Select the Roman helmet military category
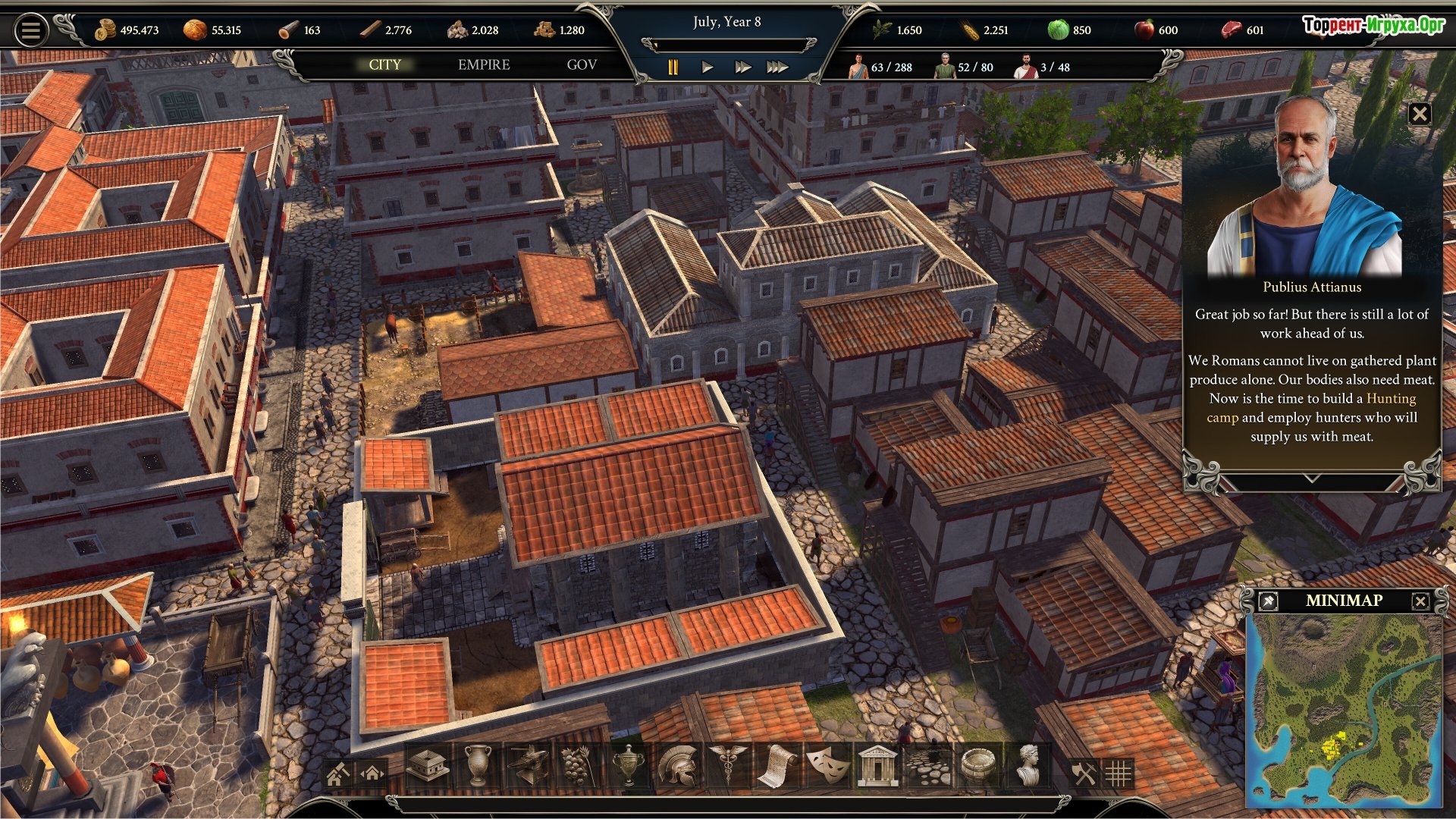 (677, 766)
